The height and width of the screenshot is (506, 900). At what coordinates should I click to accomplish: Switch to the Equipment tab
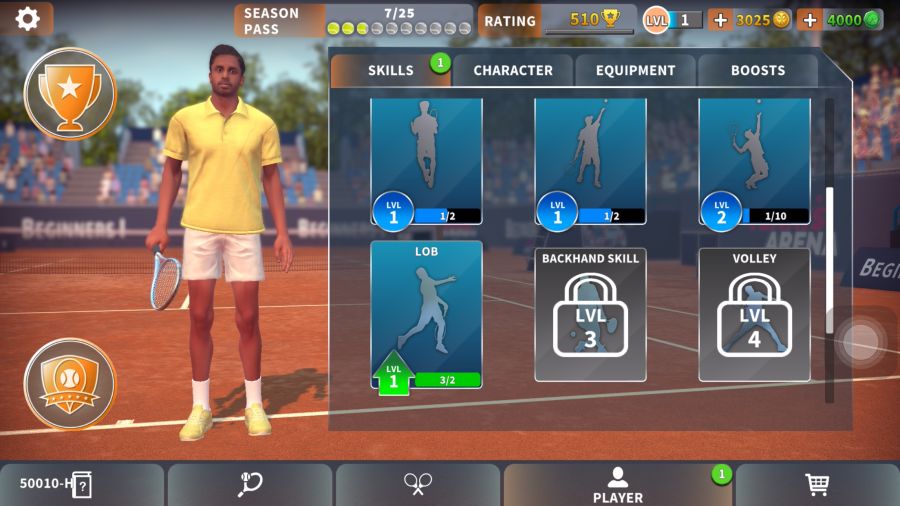point(635,70)
